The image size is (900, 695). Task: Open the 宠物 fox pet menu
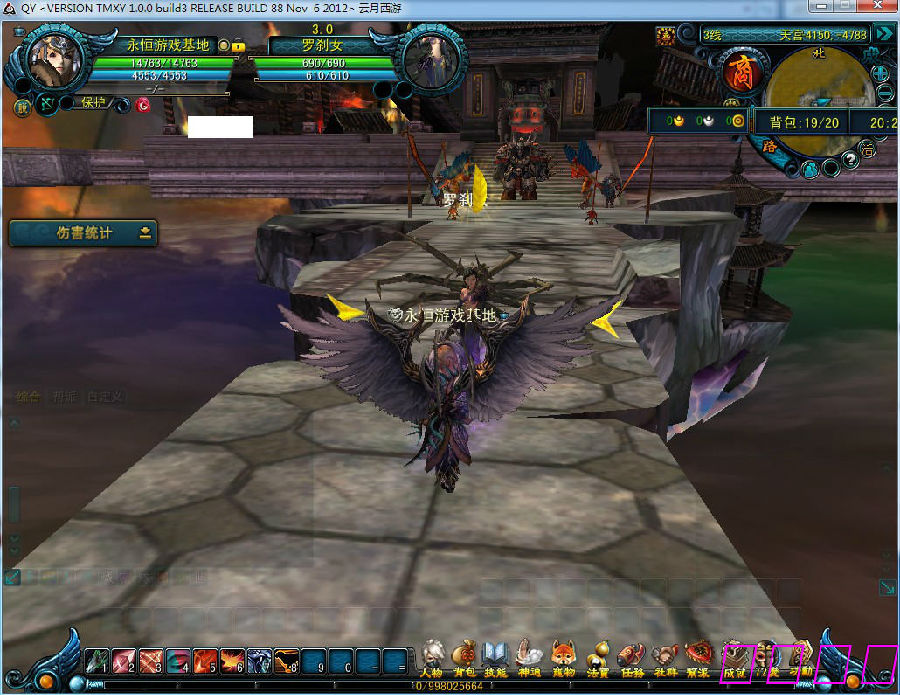point(563,656)
